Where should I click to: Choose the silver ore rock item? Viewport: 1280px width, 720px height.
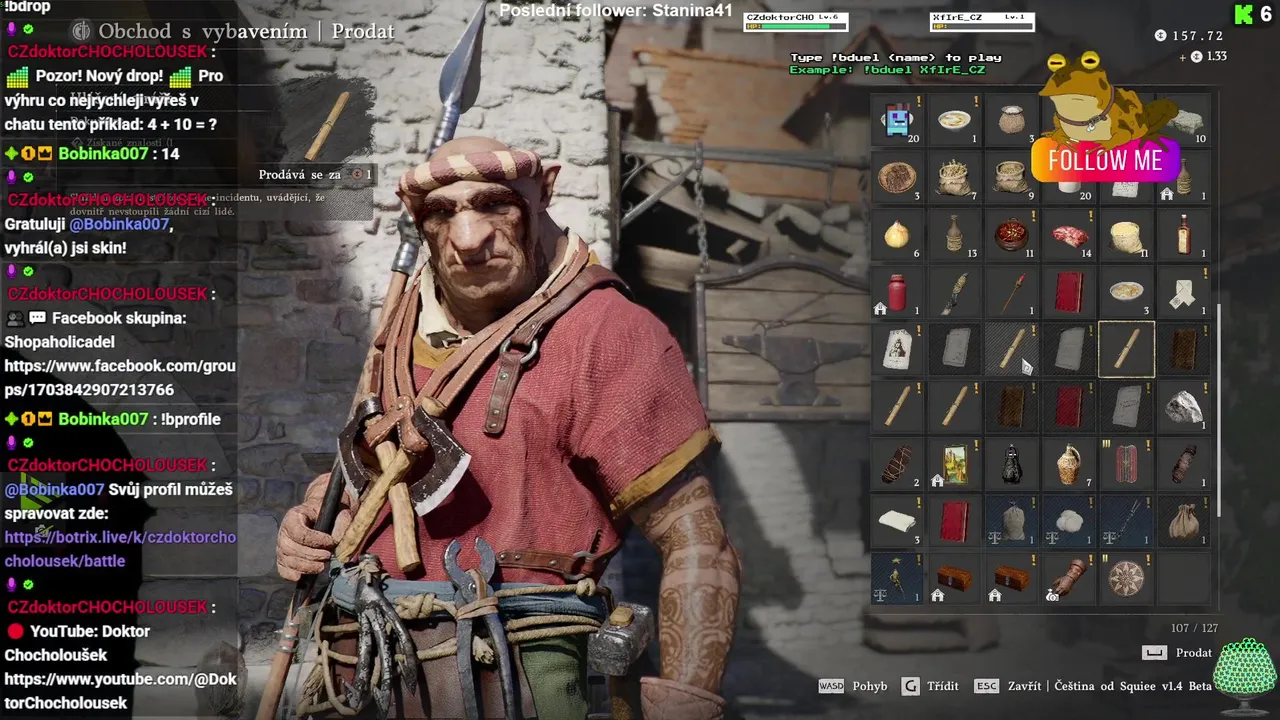1184,407
